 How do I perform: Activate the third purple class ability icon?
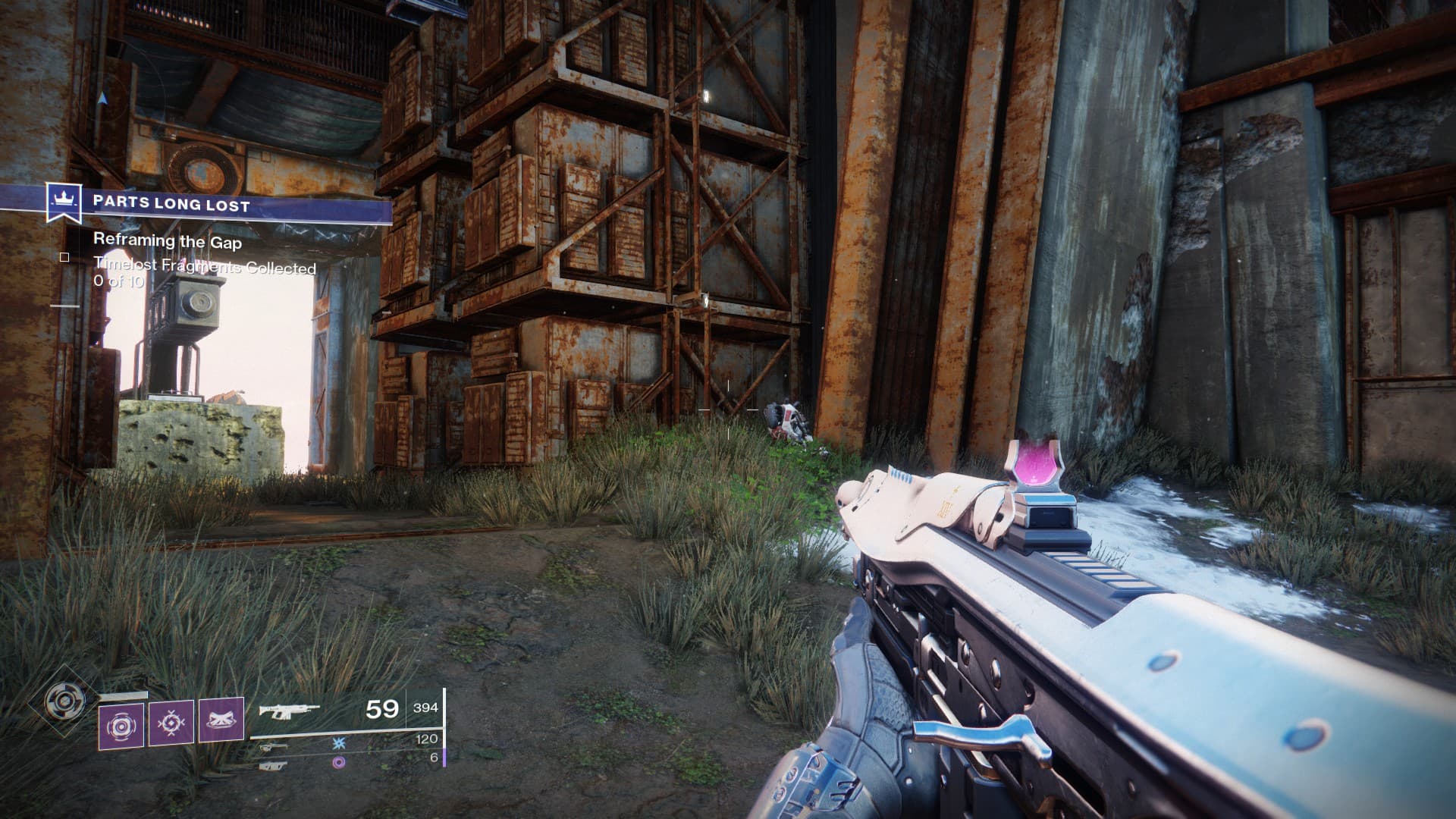click(221, 720)
